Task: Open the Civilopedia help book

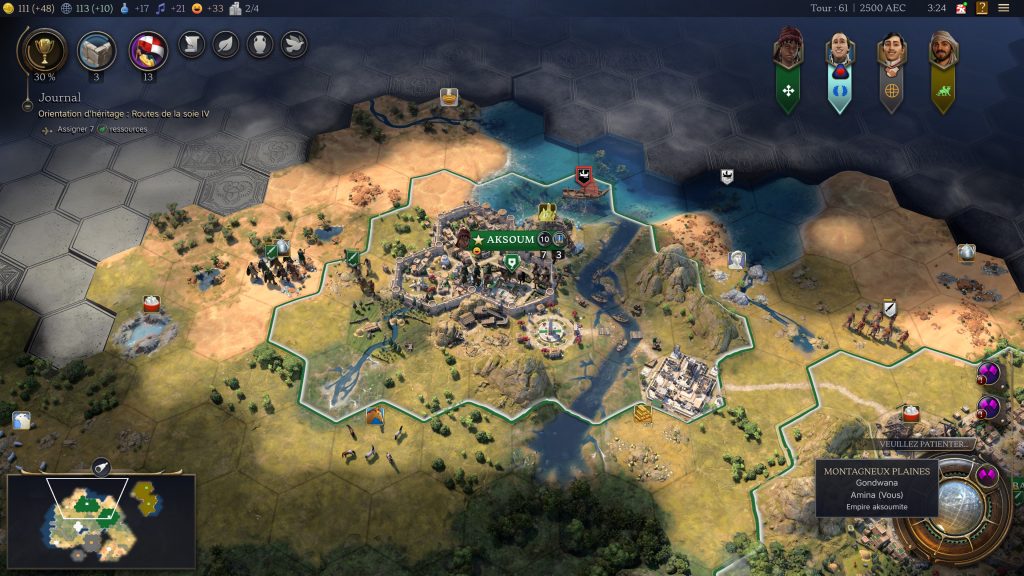Action: coord(982,8)
